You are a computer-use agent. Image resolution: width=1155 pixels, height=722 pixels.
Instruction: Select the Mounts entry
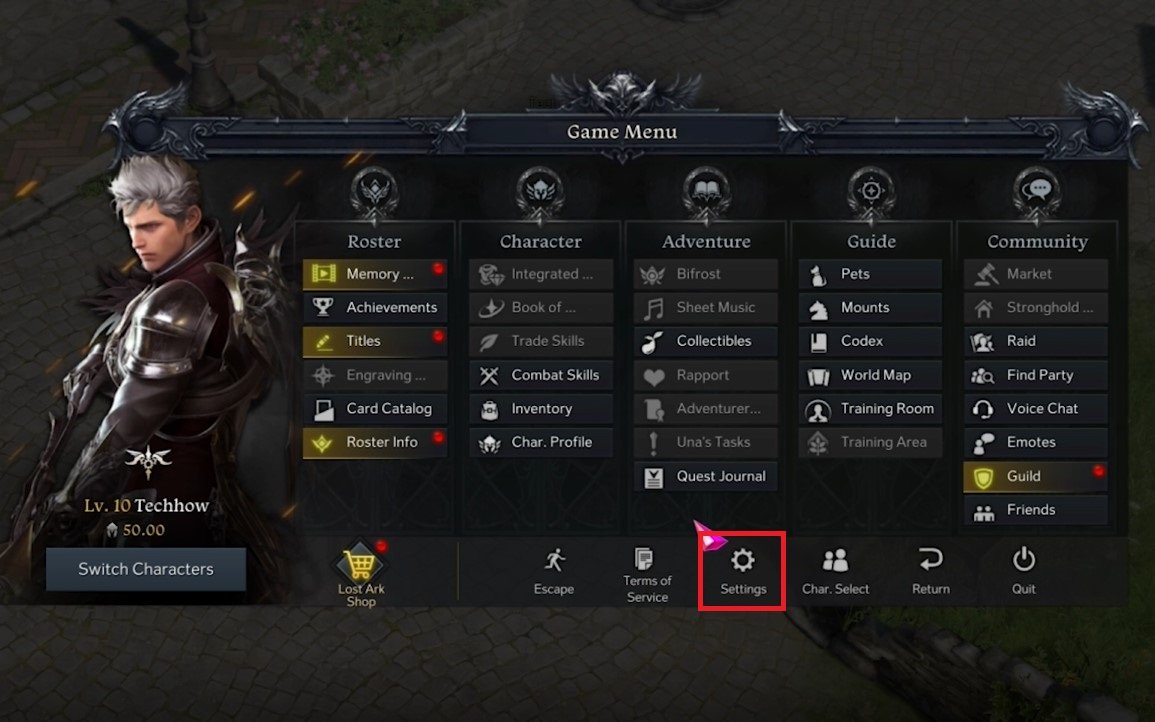[870, 307]
